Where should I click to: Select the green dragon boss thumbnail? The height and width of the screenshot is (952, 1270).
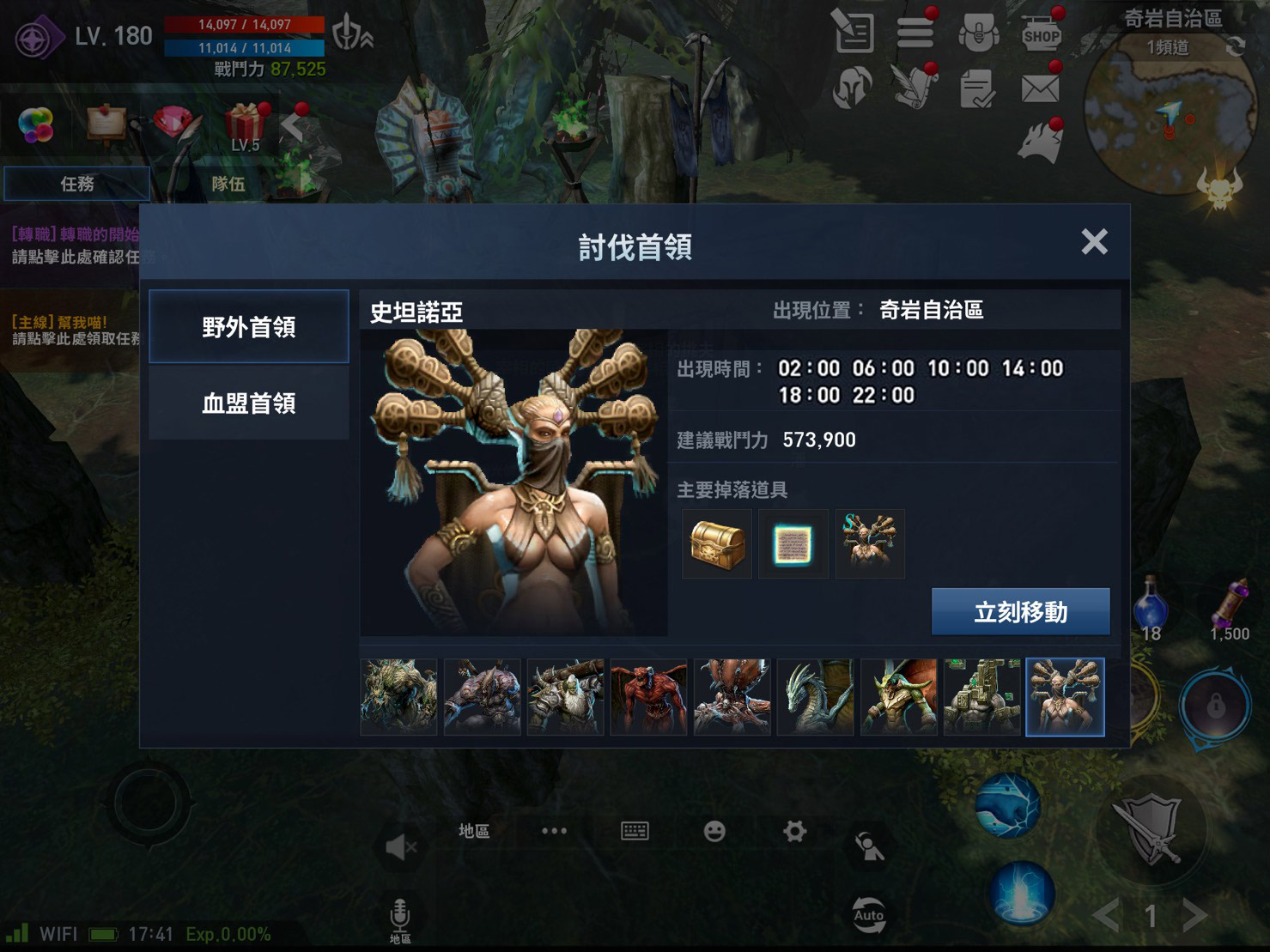(x=814, y=697)
